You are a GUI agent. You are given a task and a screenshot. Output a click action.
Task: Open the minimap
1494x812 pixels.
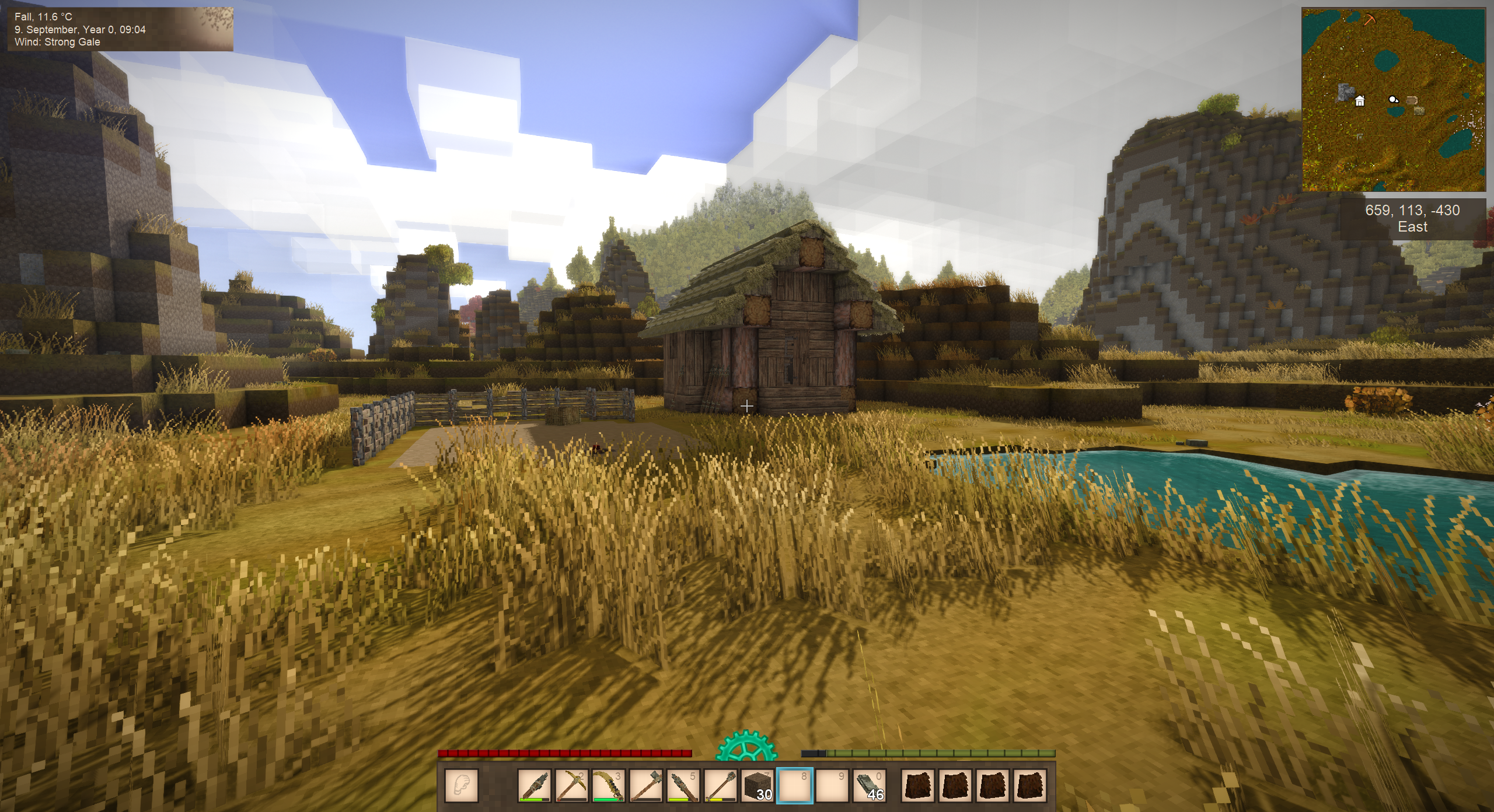coord(1393,100)
